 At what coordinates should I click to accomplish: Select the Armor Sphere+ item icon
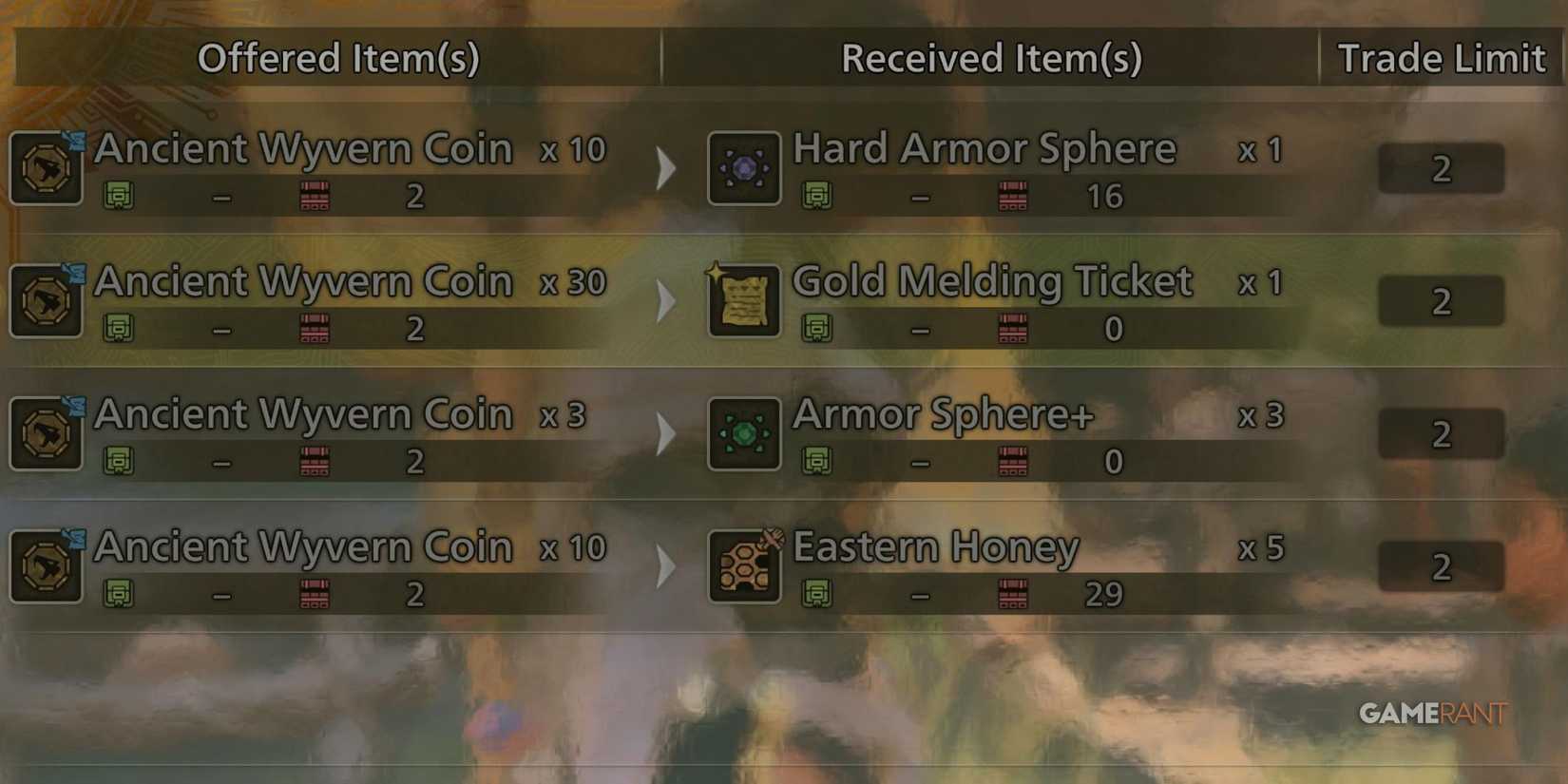(x=744, y=433)
